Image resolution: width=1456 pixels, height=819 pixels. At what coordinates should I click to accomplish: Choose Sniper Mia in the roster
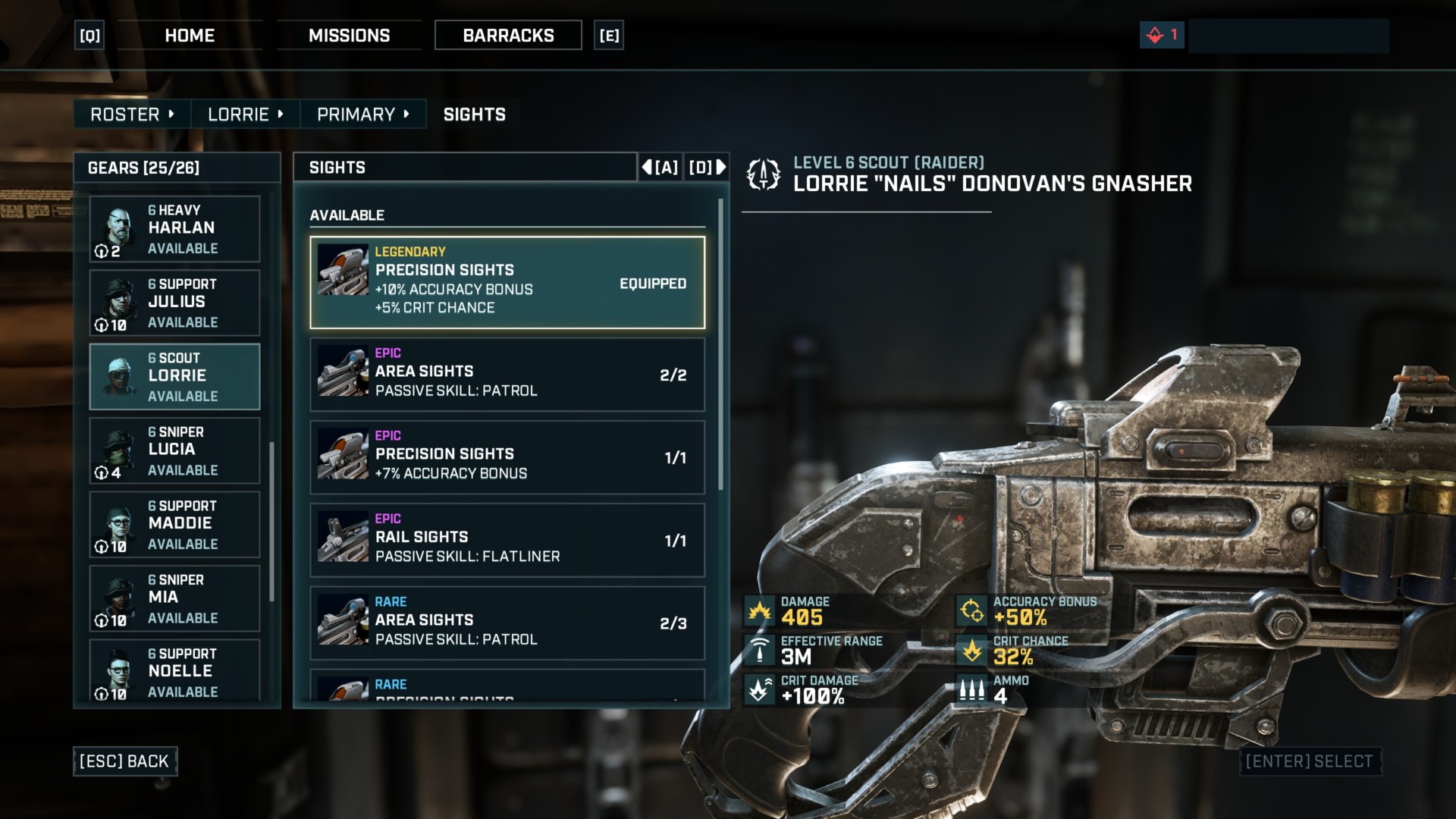[174, 598]
